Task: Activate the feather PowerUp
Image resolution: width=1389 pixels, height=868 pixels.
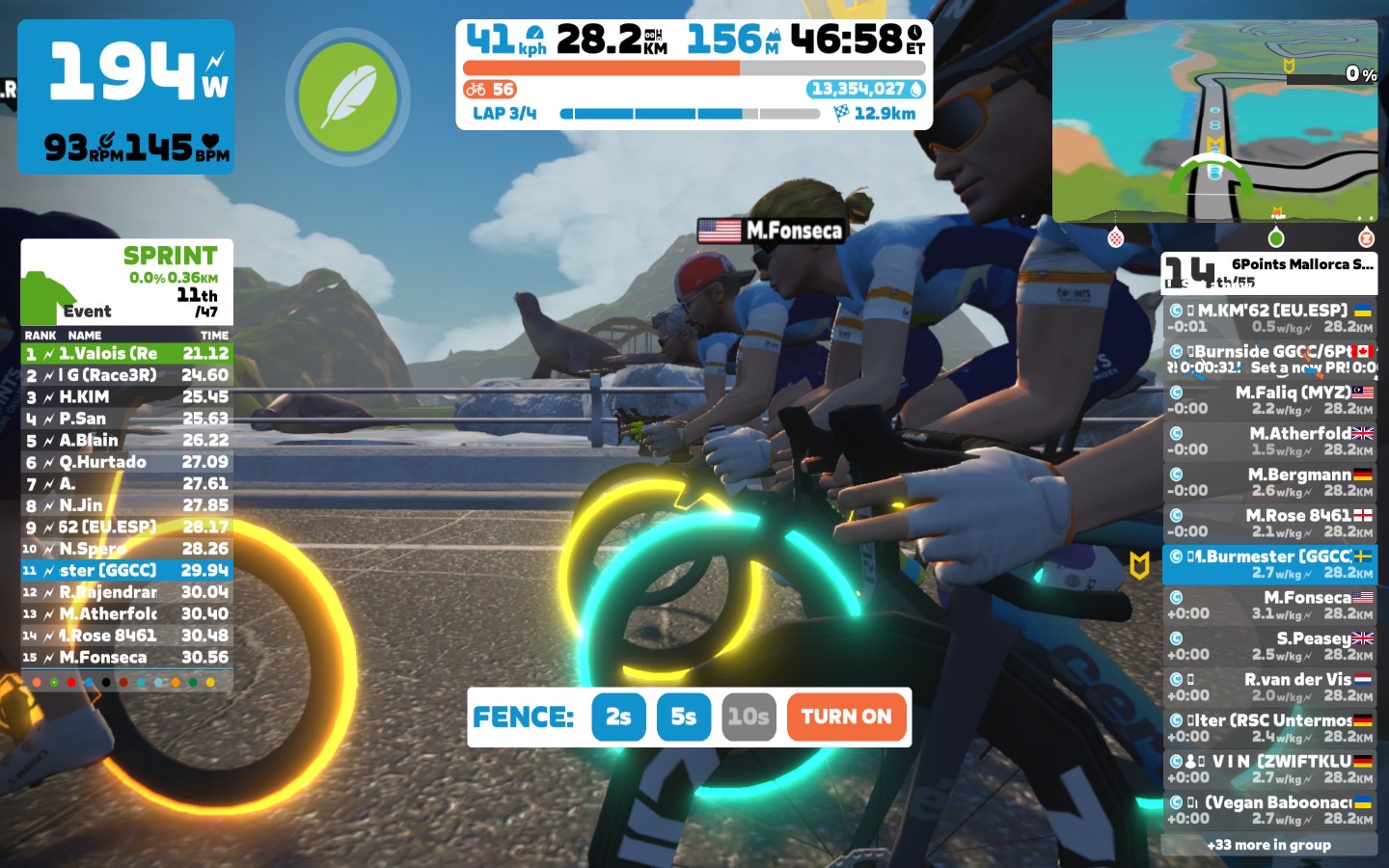Action: [x=347, y=96]
